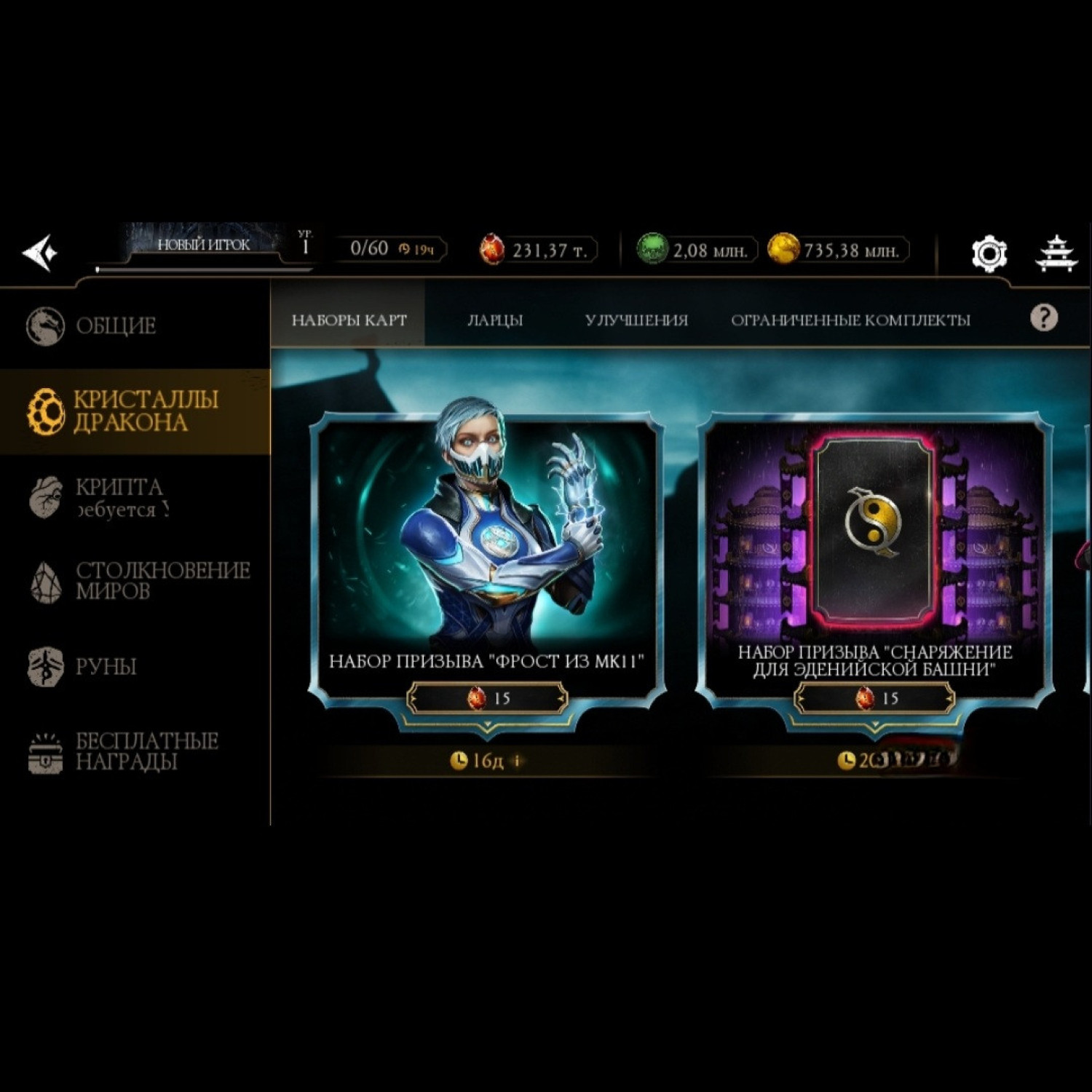The height and width of the screenshot is (1092, 1092).
Task: Buy Фрост из MK11 pack for 15 crystals
Action: (x=488, y=699)
